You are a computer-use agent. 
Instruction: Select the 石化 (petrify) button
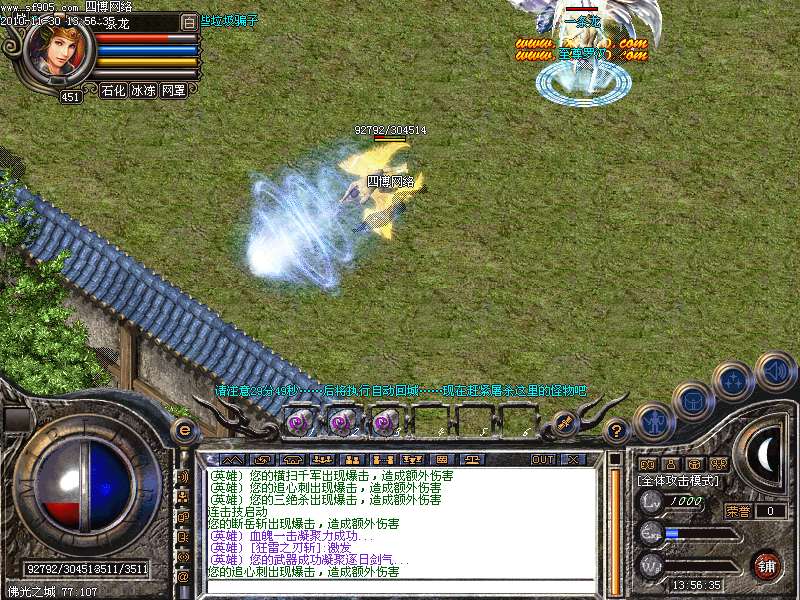tap(114, 90)
